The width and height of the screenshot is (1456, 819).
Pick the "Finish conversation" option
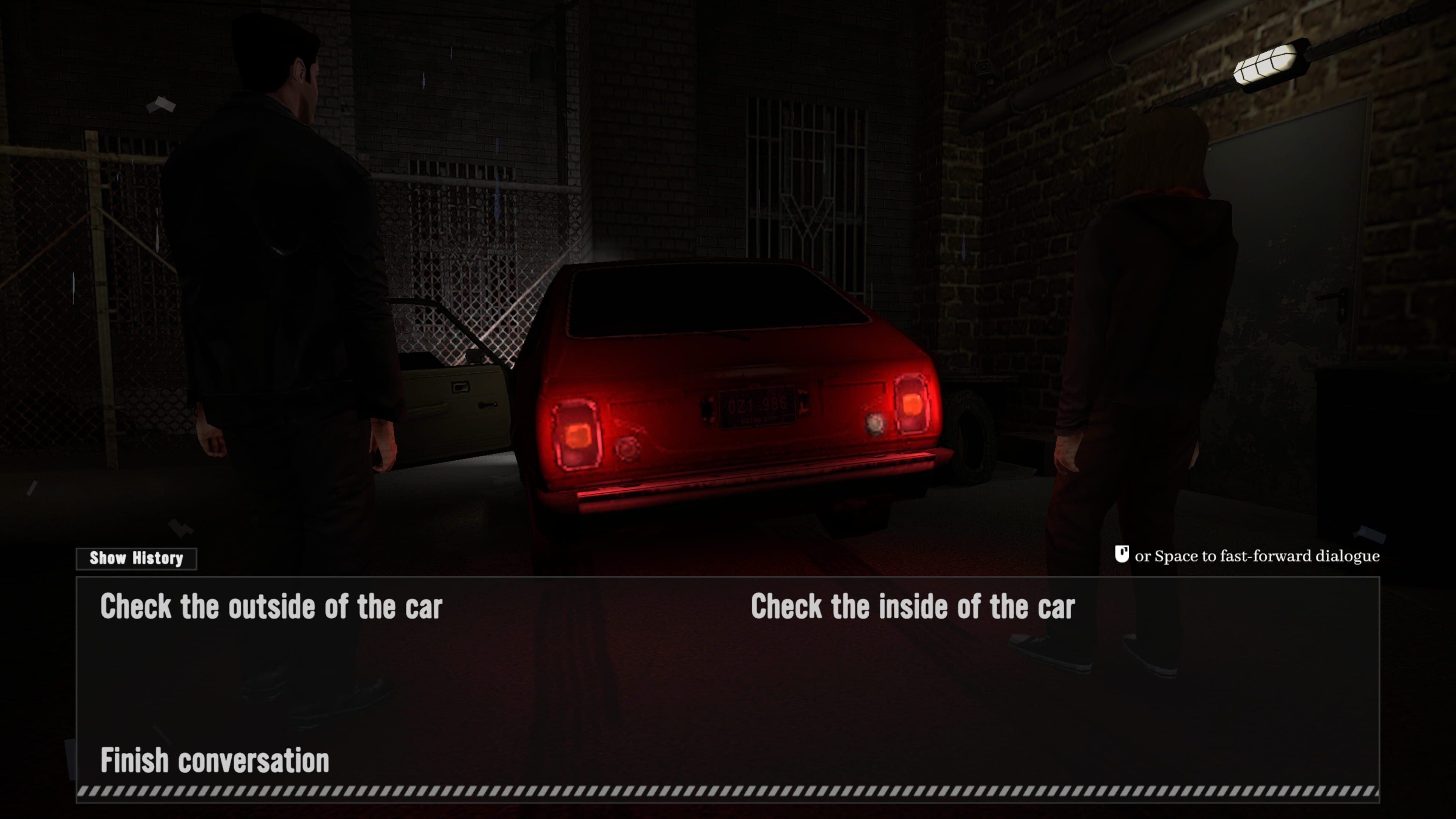click(x=215, y=761)
